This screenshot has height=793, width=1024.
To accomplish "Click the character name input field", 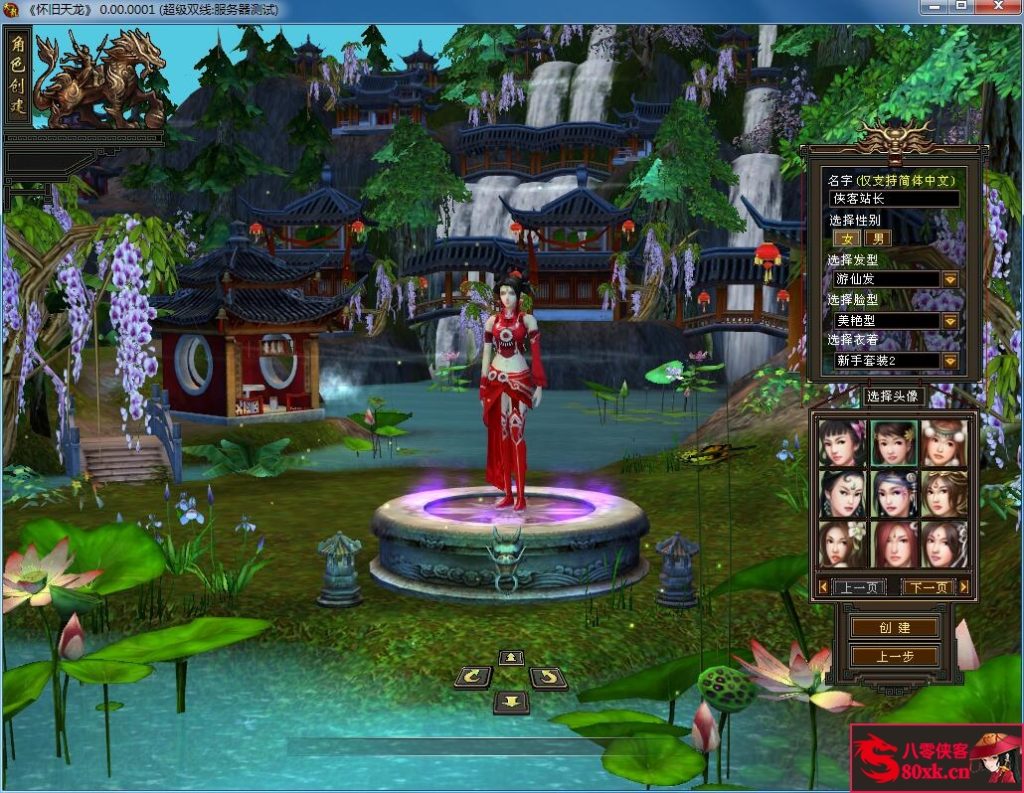I will coord(895,199).
